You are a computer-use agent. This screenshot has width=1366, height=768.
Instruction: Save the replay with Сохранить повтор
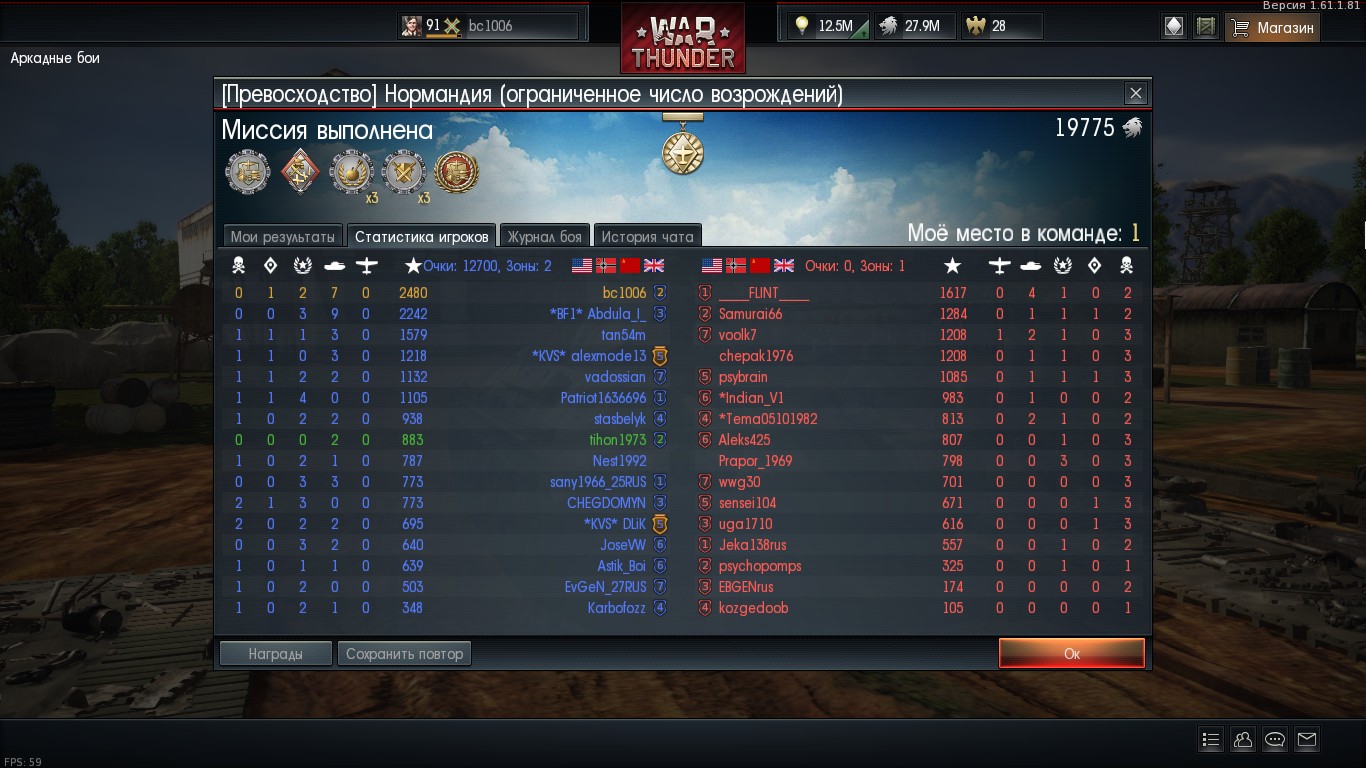pos(404,654)
